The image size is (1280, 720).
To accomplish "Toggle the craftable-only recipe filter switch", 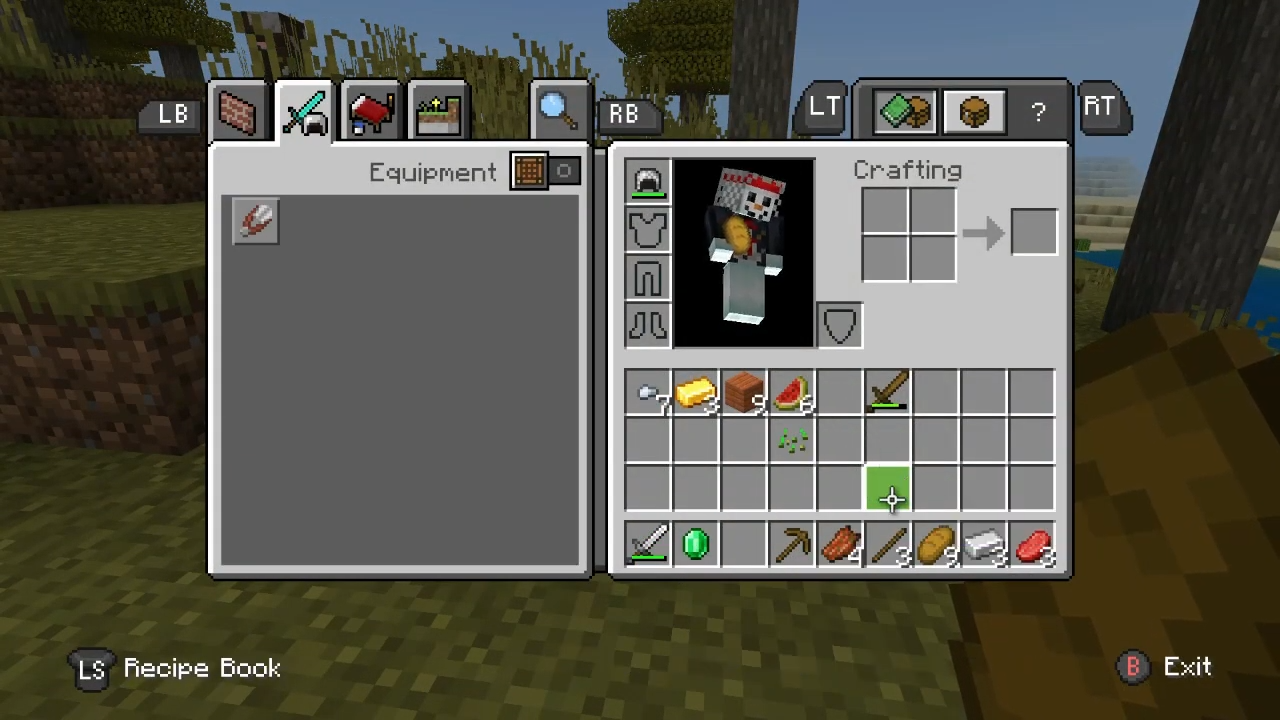I will (x=546, y=172).
